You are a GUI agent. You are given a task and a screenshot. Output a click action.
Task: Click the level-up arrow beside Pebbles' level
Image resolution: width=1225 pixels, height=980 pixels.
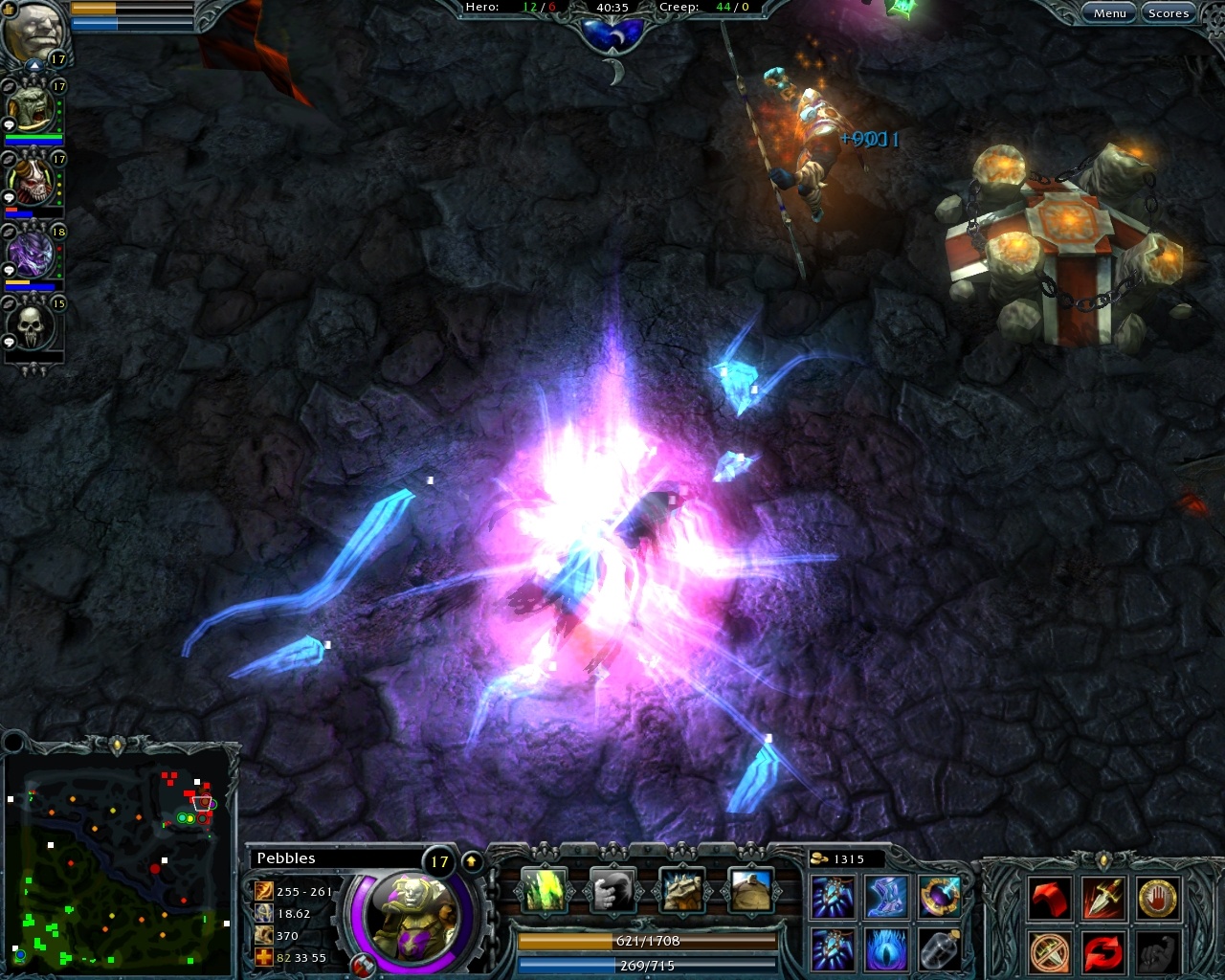[471, 859]
